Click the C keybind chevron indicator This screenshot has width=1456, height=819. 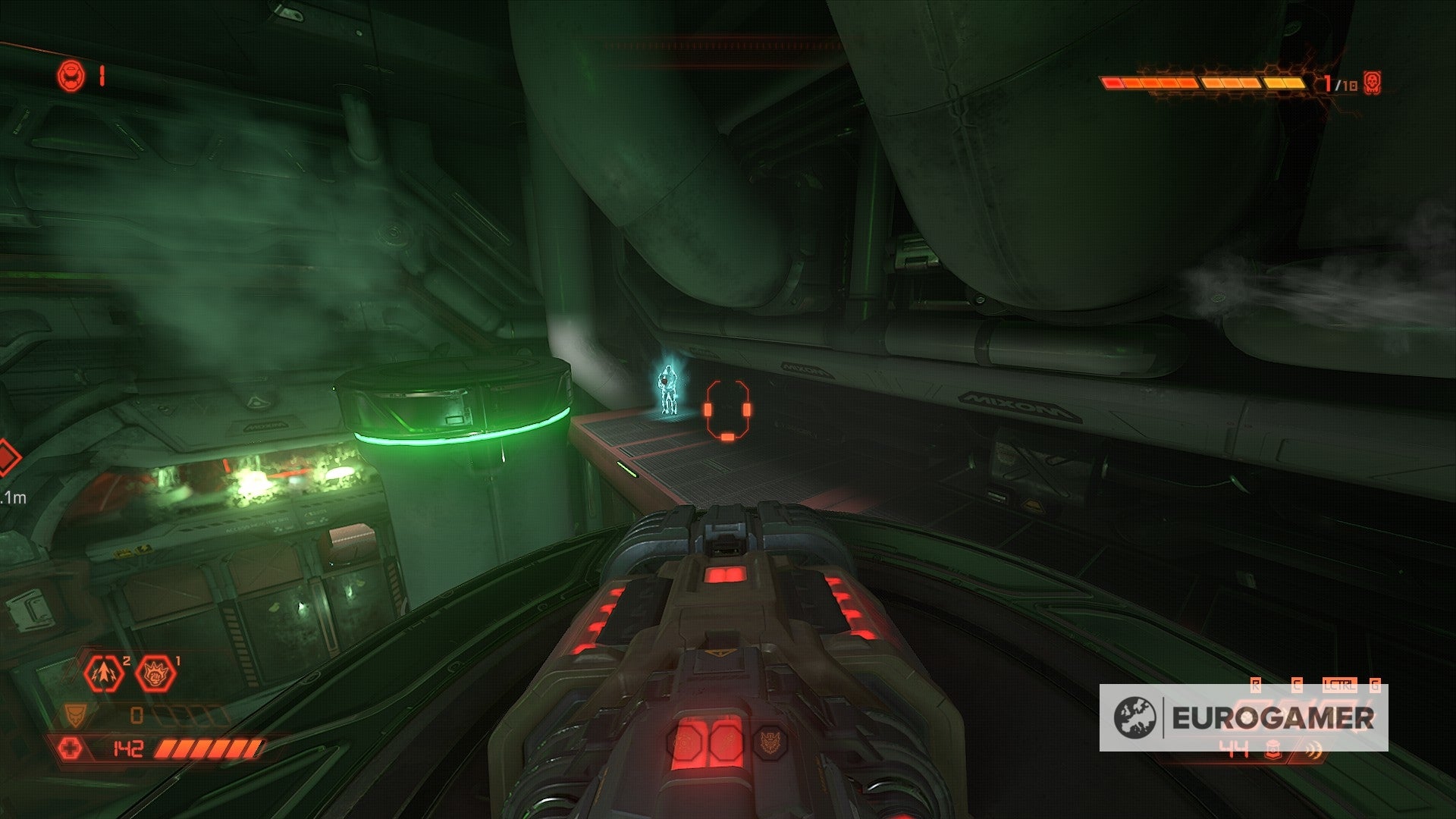(1298, 685)
